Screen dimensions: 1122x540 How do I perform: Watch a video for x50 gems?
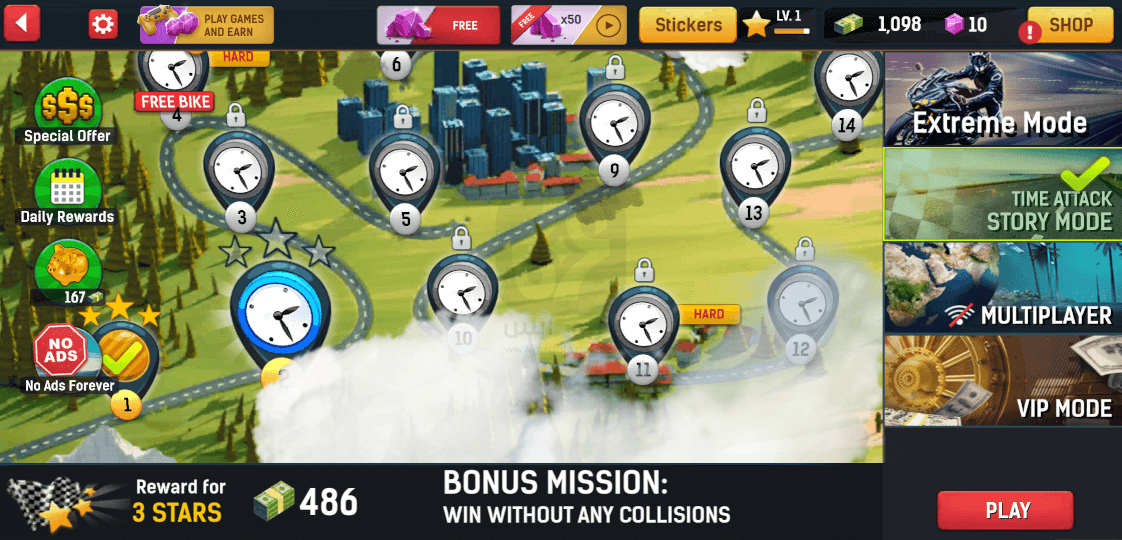569,25
